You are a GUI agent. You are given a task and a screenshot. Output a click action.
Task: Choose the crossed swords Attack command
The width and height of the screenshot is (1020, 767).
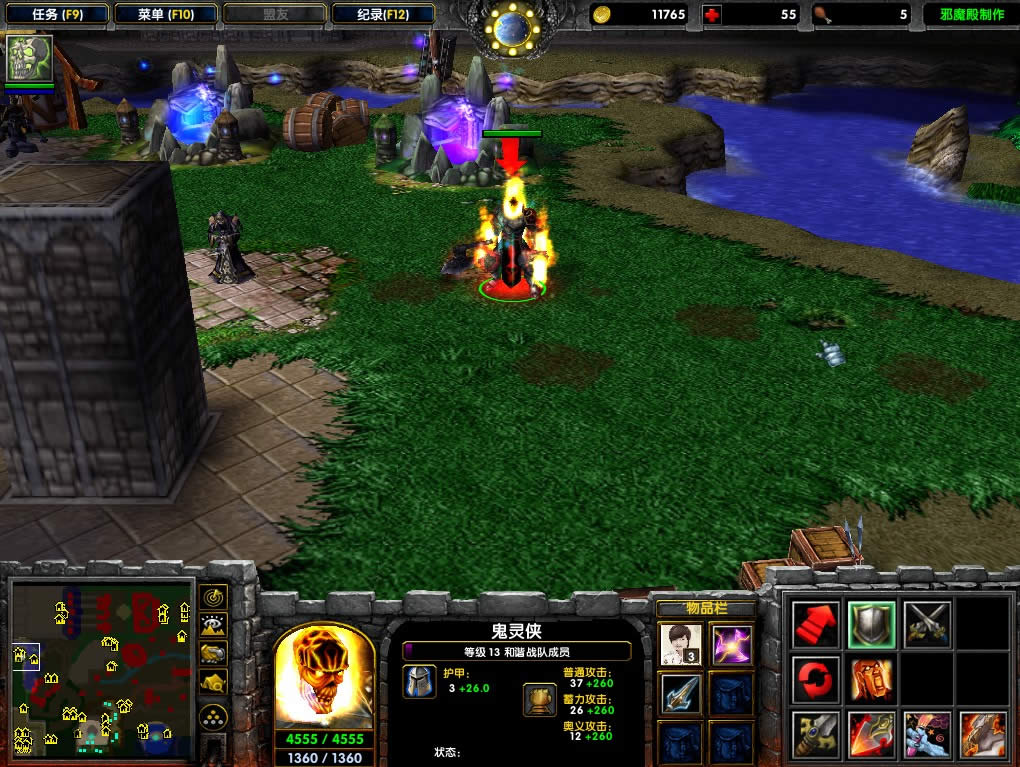(x=926, y=625)
